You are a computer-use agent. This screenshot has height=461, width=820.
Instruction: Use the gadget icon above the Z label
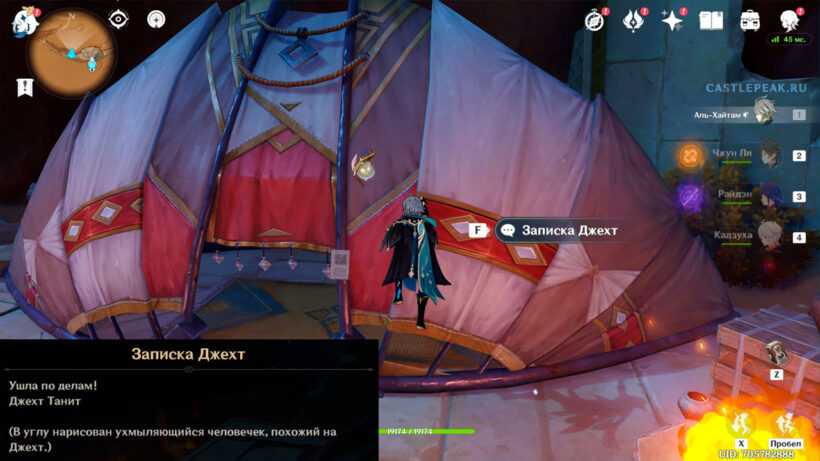776,352
